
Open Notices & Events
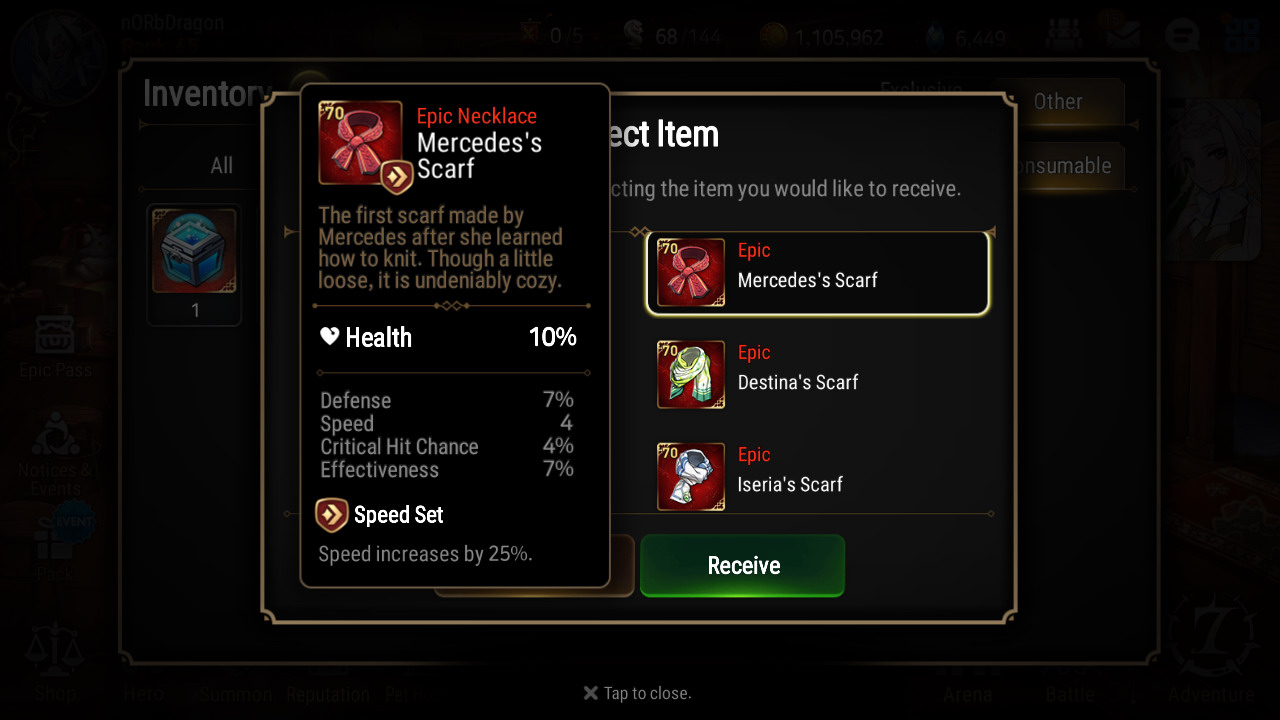pyautogui.click(x=55, y=453)
